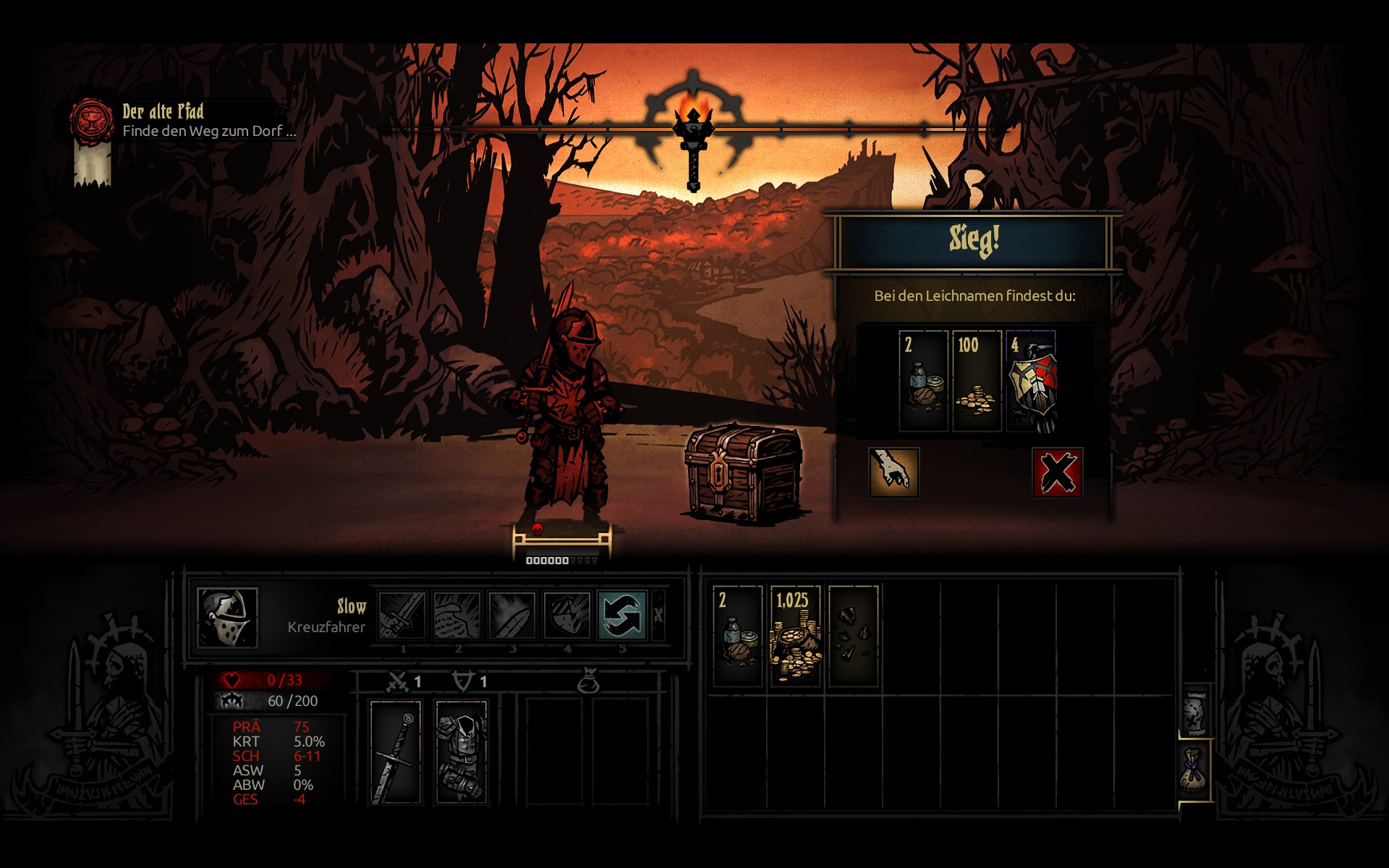Viewport: 1389px width, 868px height.
Task: Inspect the equipped sword weapon
Action: pyautogui.click(x=396, y=752)
